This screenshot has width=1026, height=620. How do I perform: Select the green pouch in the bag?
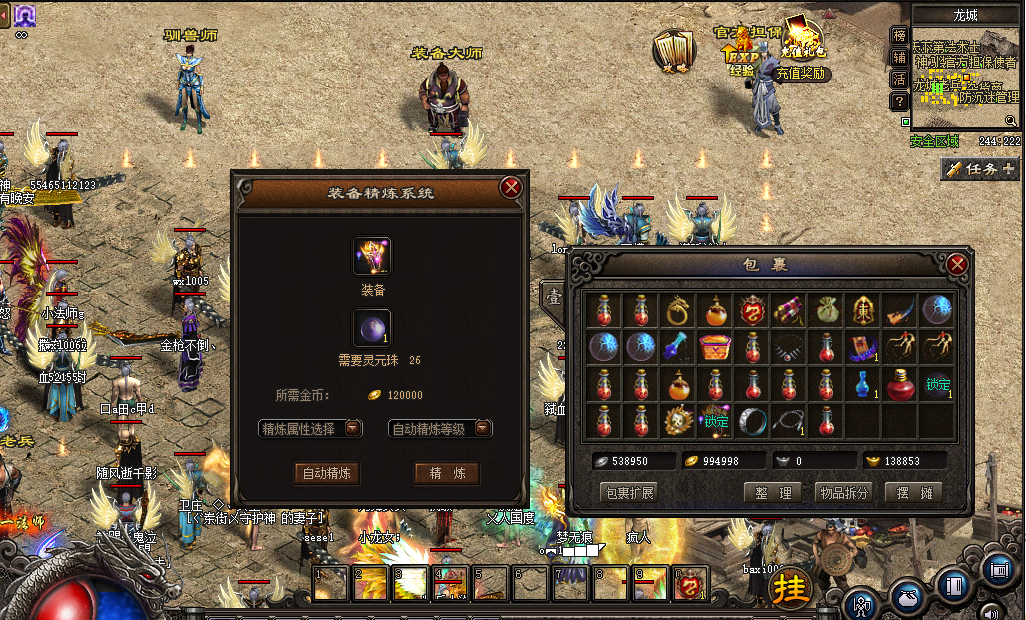(826, 311)
